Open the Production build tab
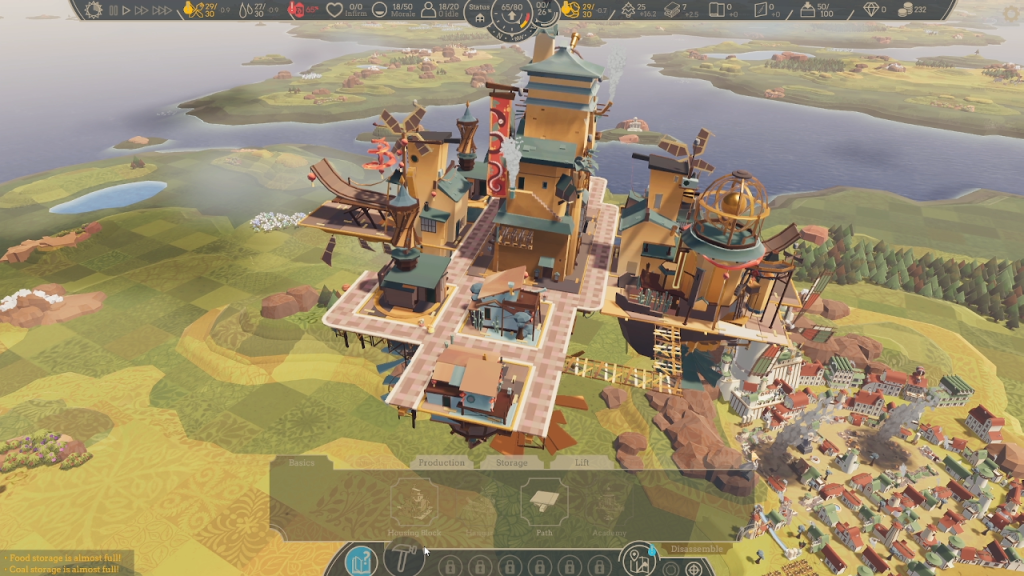 pos(441,463)
